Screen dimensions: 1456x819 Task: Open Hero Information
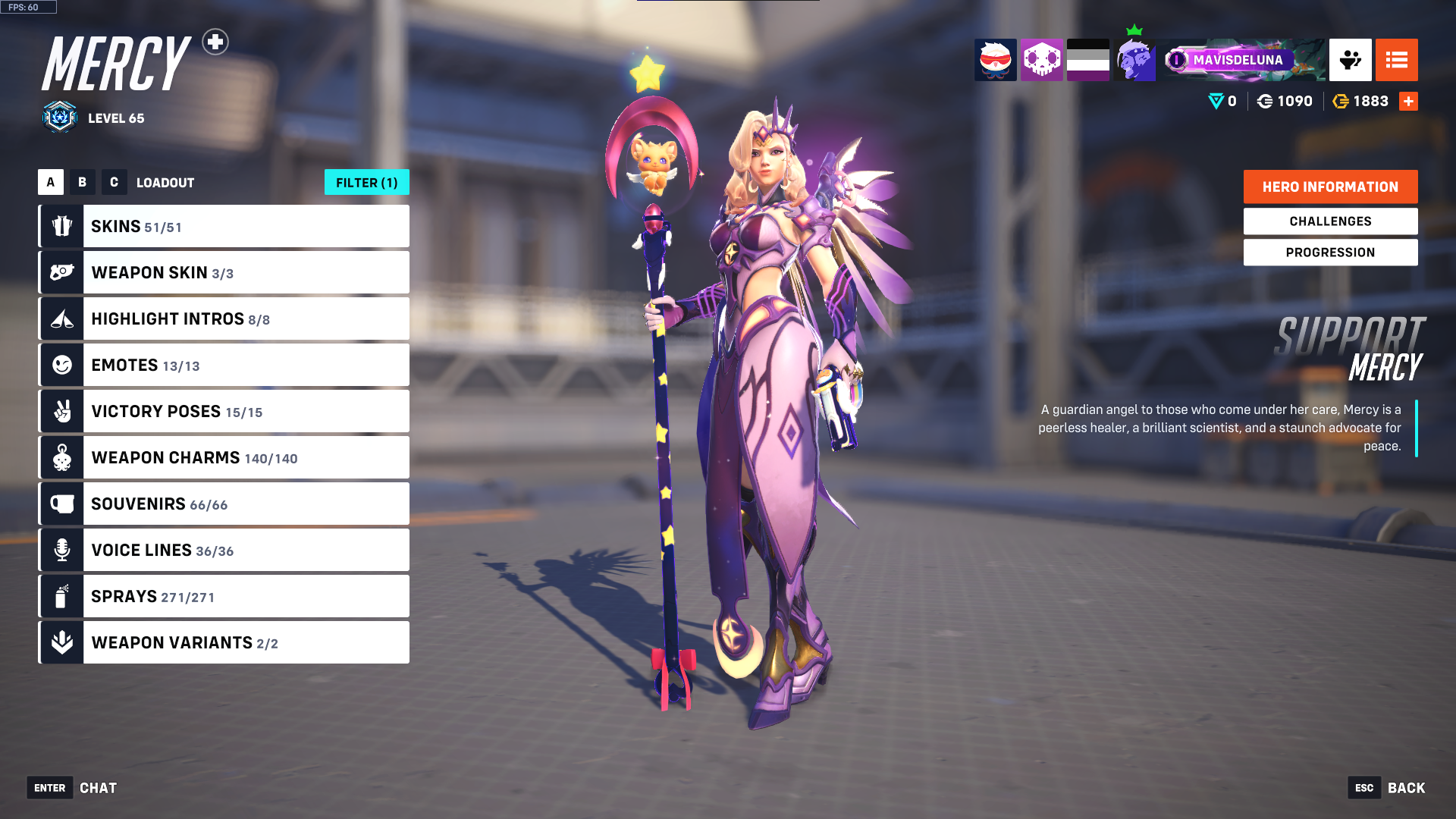pos(1330,187)
